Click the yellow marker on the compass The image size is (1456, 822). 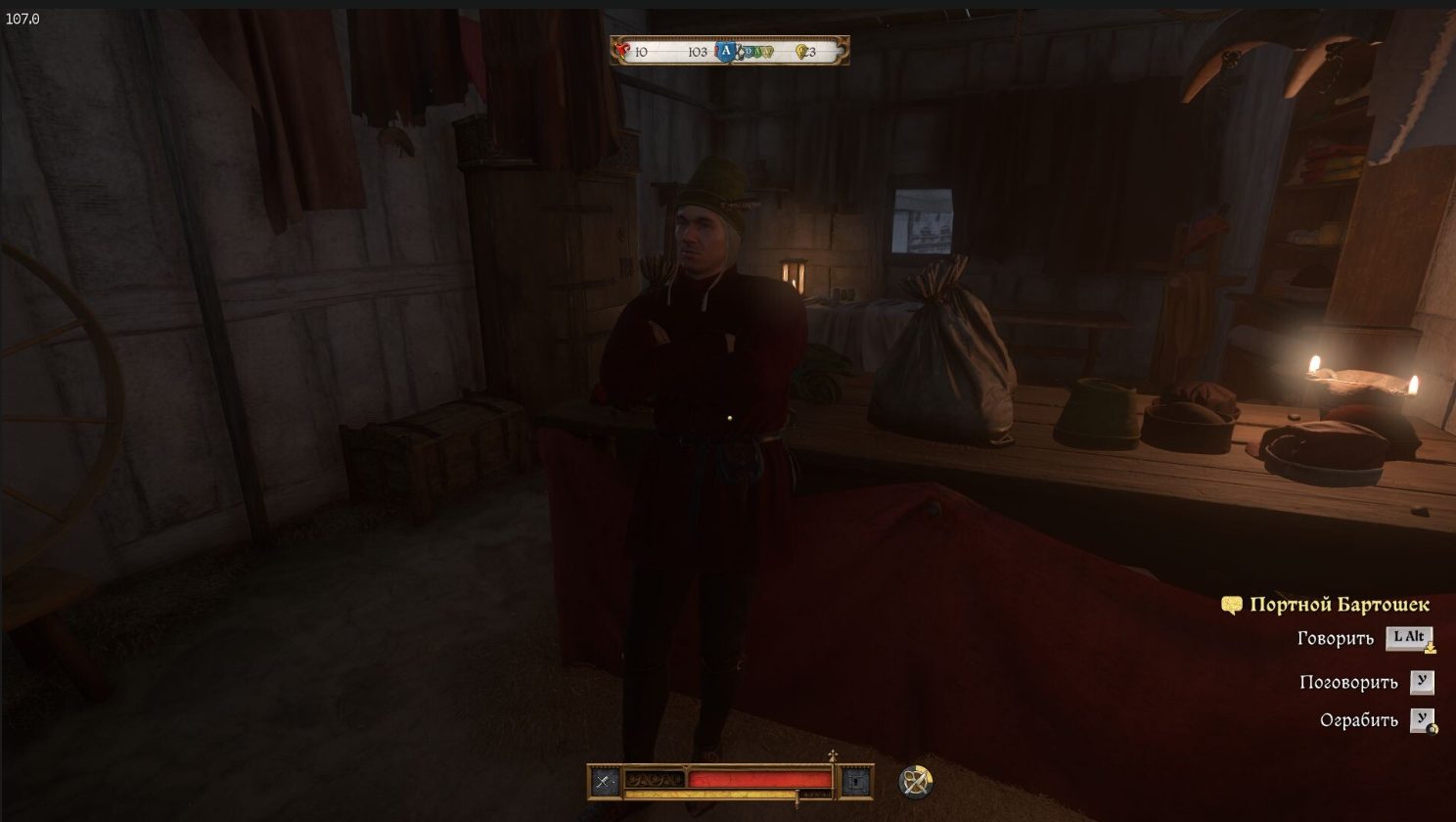[x=801, y=52]
